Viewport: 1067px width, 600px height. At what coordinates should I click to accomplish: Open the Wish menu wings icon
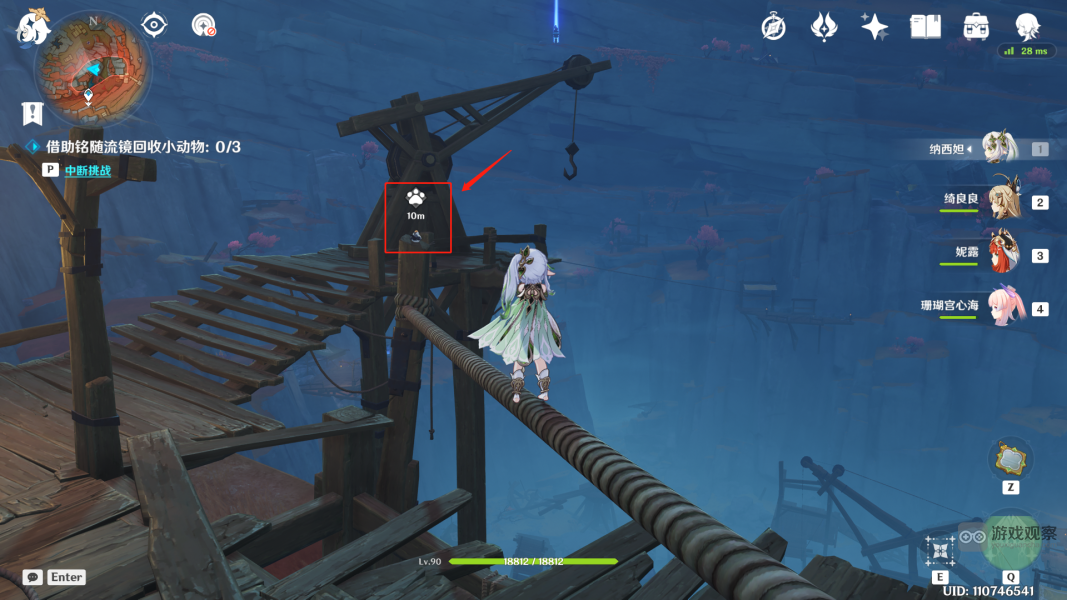(824, 27)
